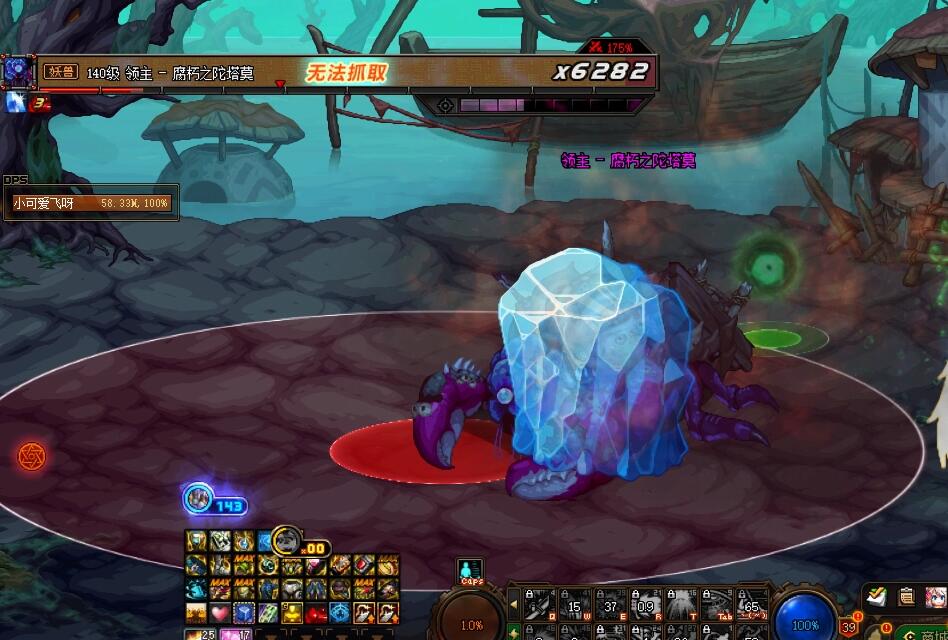Select the skill slot marked Tab

(717, 604)
